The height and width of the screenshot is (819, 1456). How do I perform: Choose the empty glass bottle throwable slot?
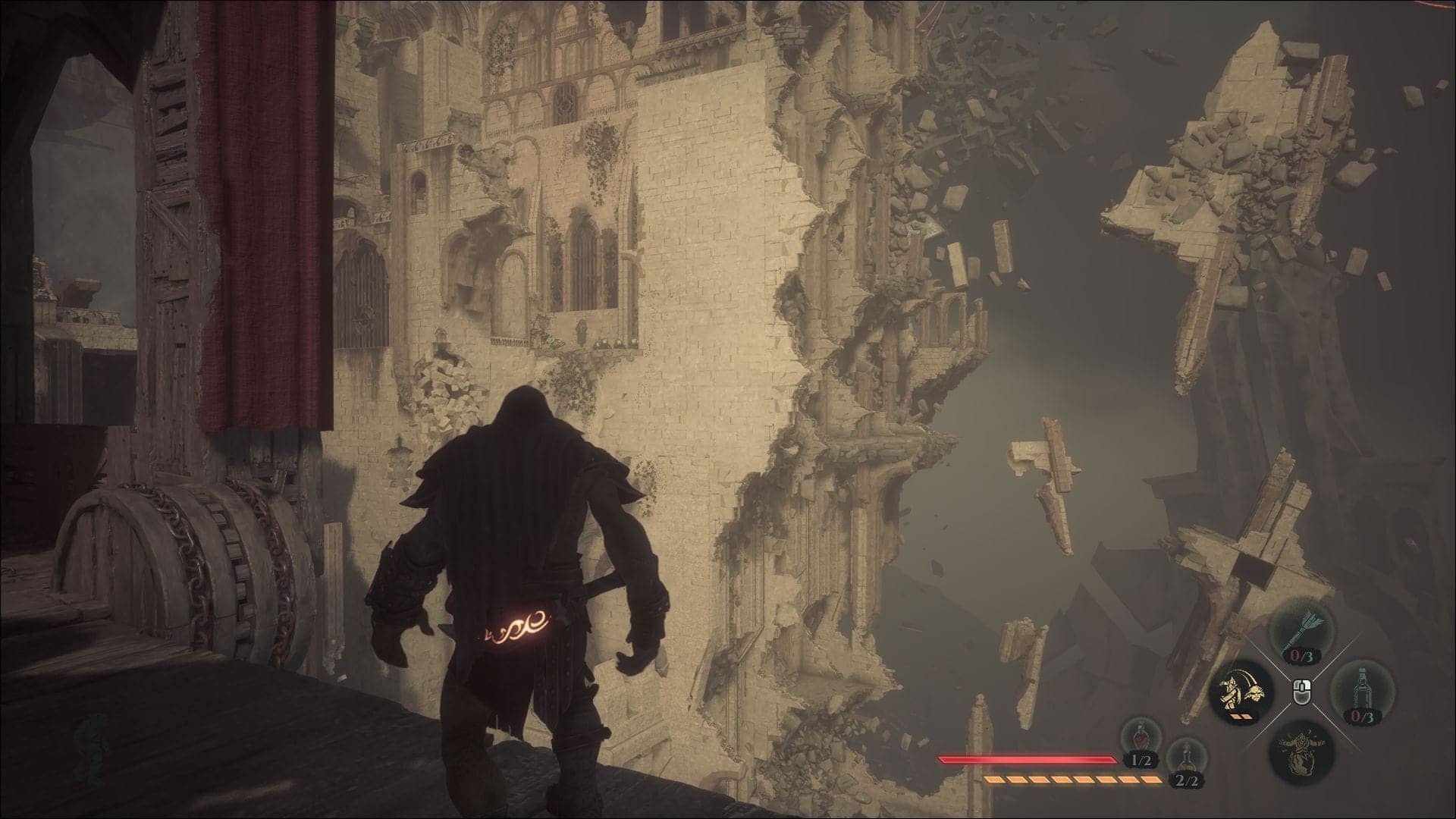1362,692
